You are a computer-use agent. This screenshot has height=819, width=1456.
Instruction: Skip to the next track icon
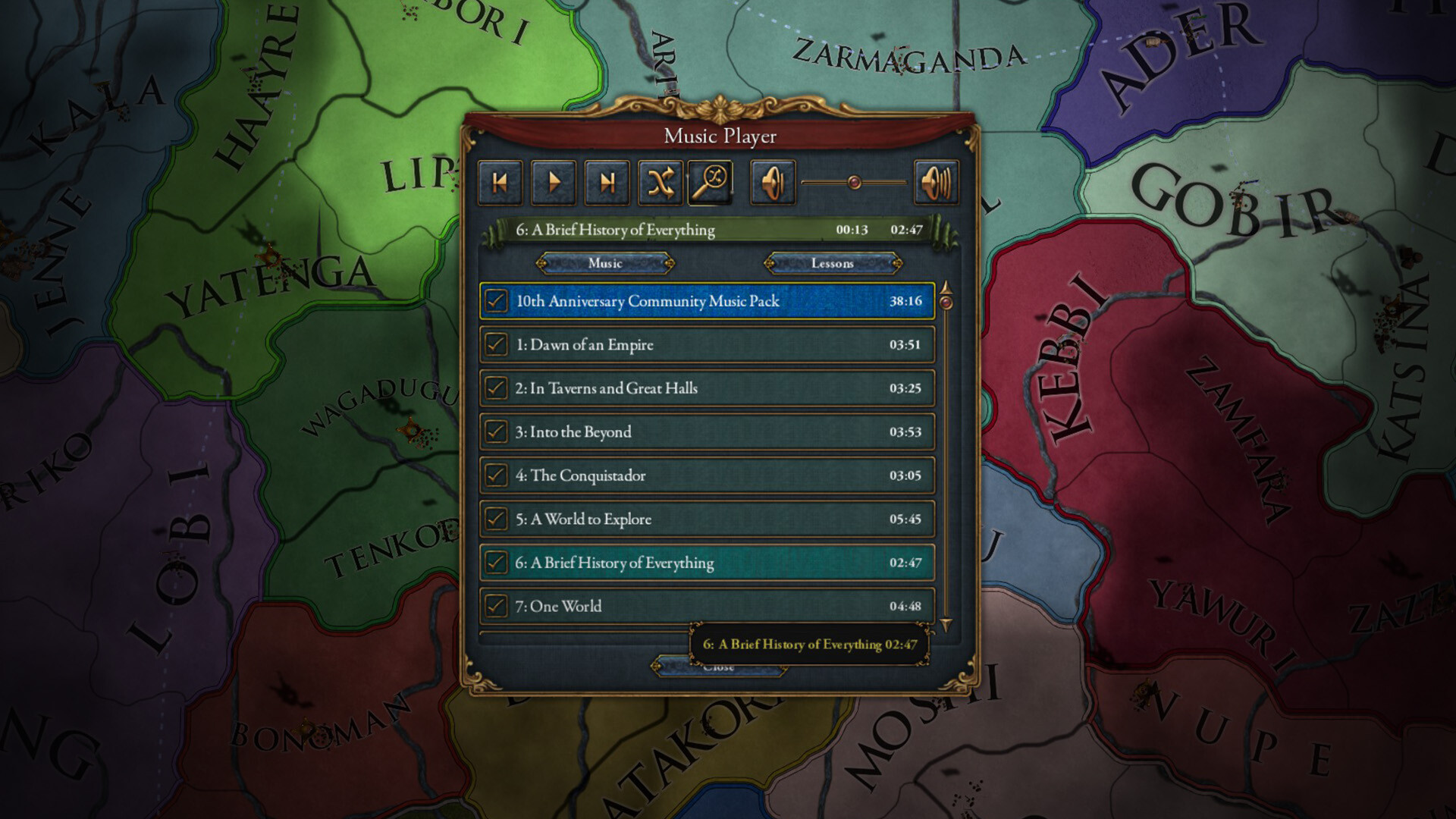607,181
